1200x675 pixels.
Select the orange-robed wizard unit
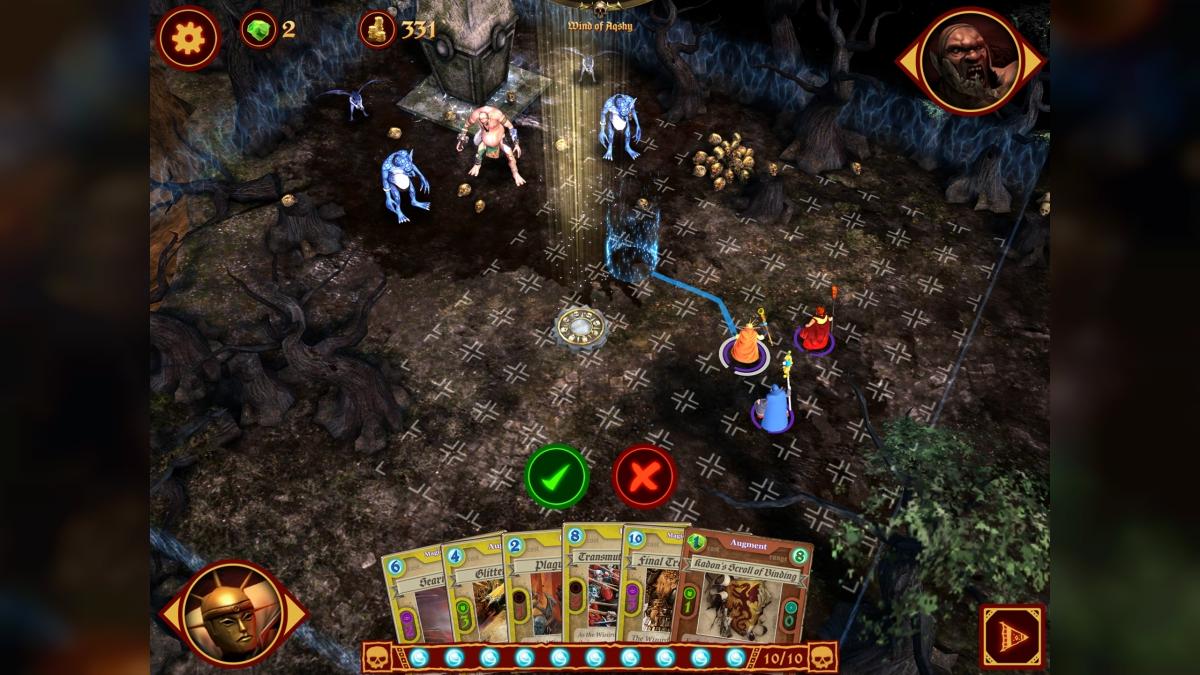(745, 345)
